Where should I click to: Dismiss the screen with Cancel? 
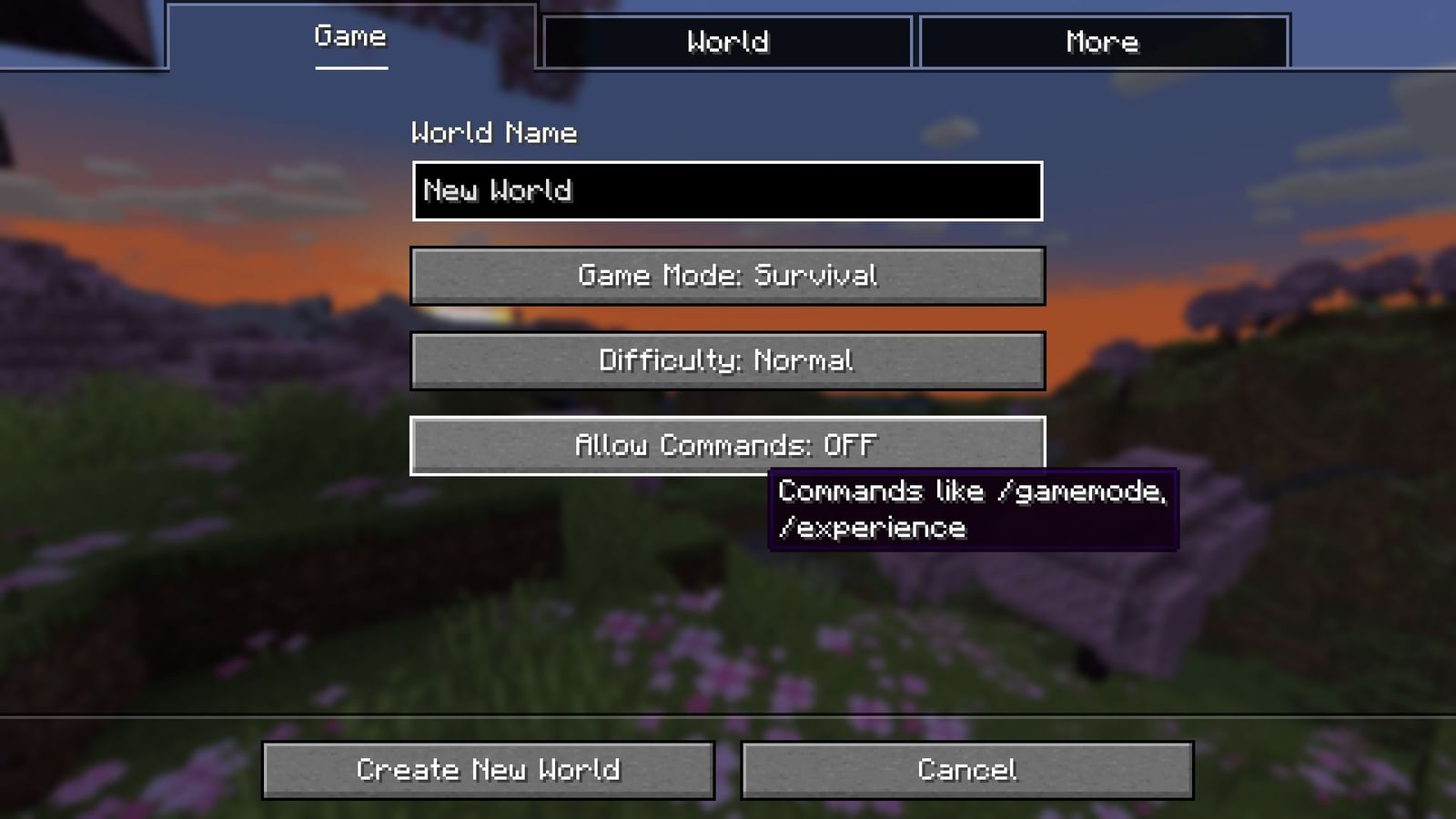click(x=968, y=769)
